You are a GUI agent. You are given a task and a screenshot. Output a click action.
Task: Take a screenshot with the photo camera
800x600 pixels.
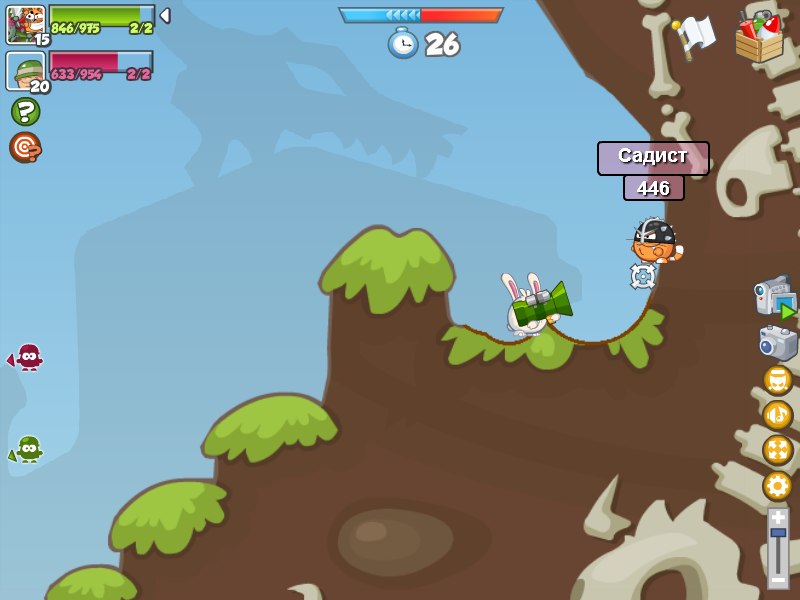[x=777, y=342]
